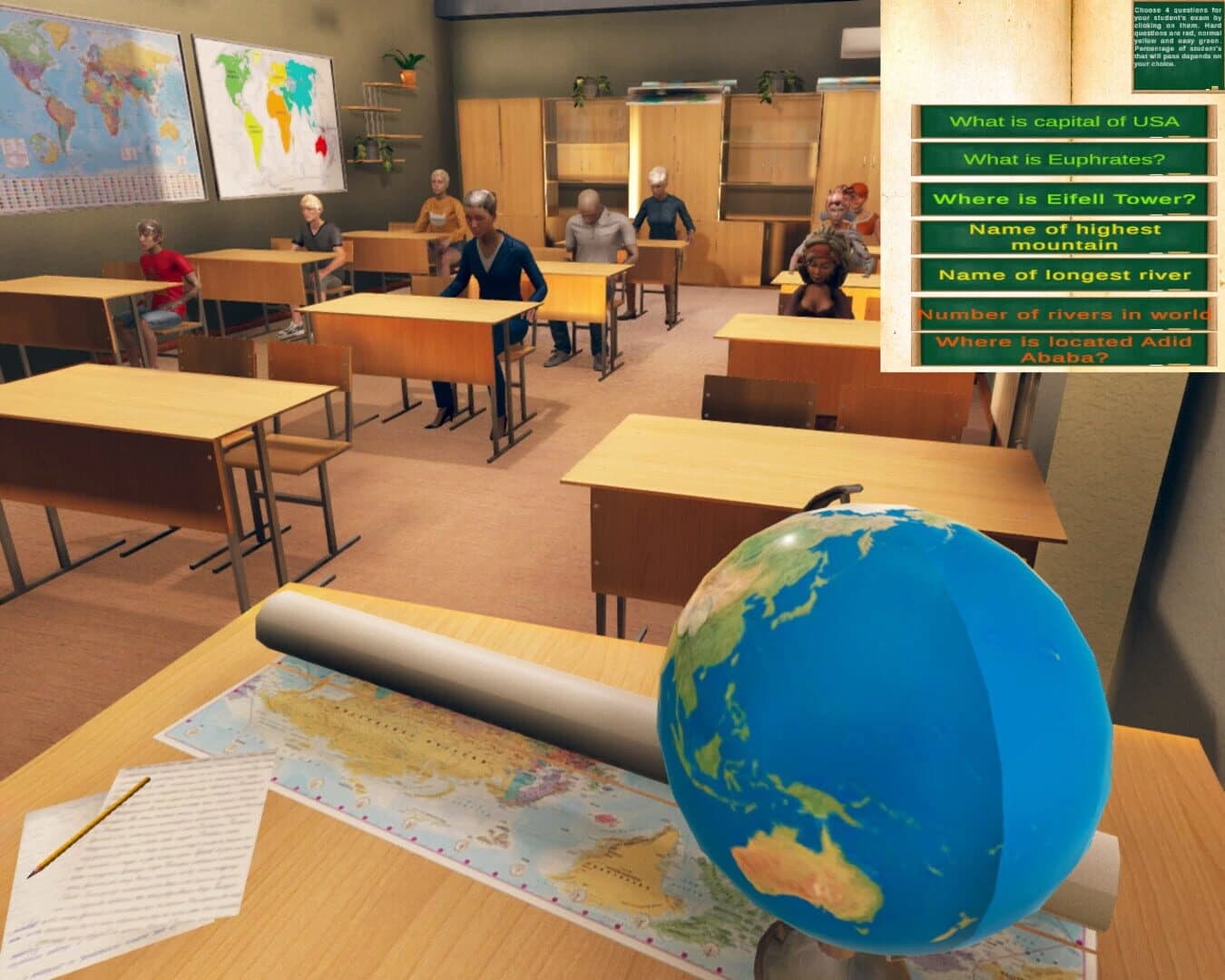Select "Name of highest mountain" for the exam

tap(1064, 238)
